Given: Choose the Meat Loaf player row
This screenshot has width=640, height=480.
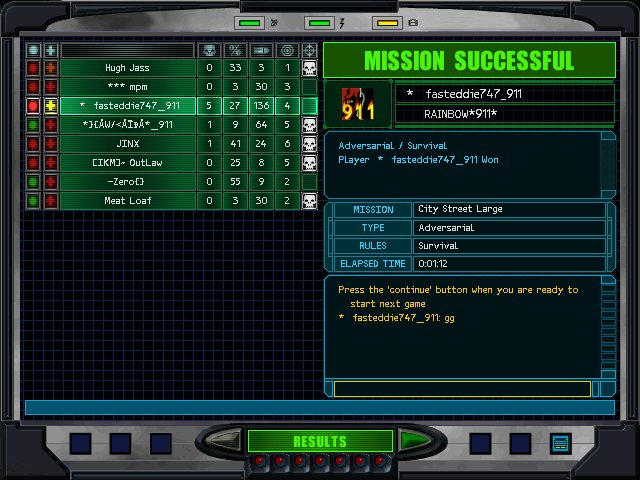Looking at the screenshot, I should [128, 201].
